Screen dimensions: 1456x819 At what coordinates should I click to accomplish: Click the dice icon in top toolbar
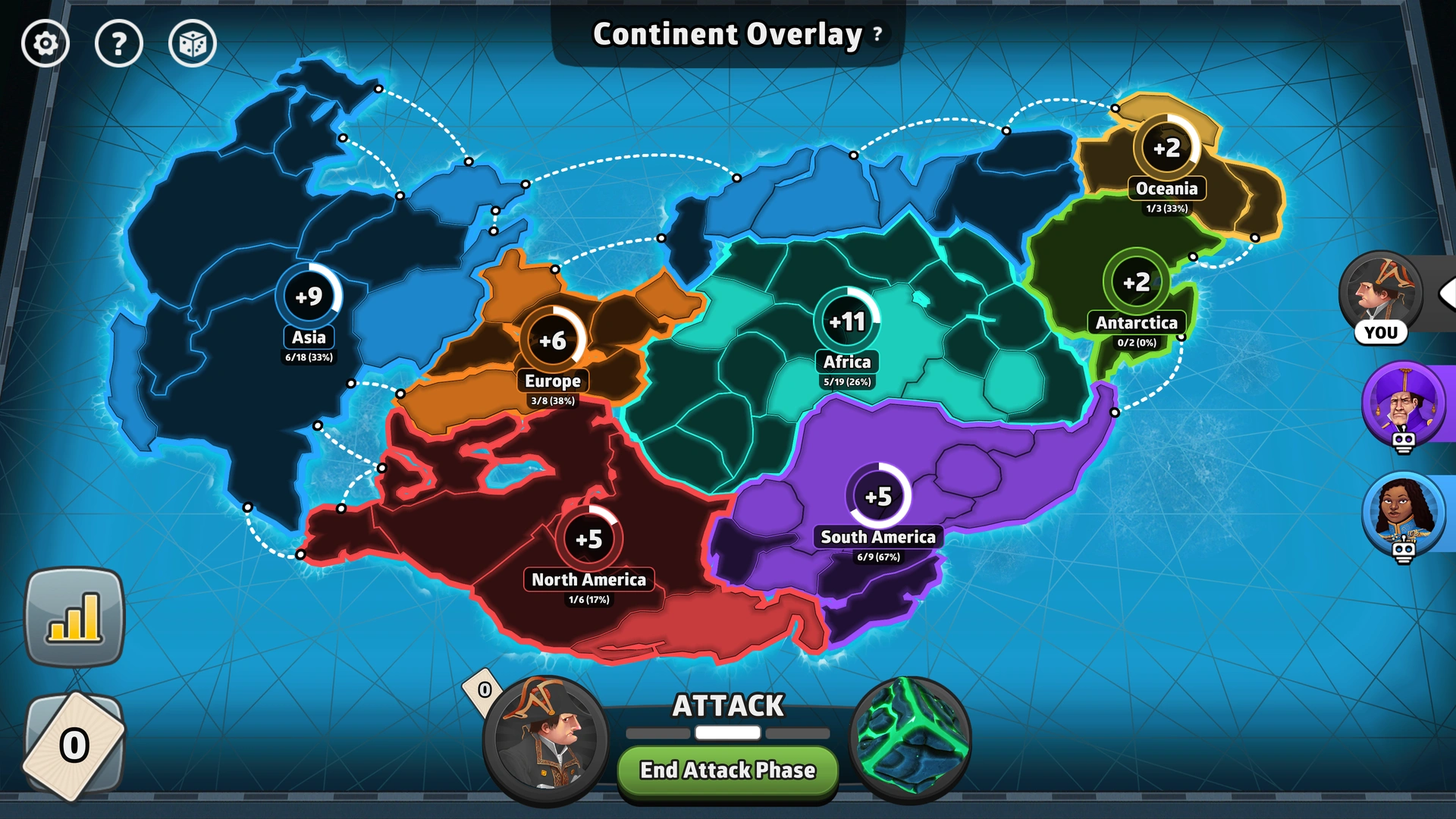coord(193,43)
